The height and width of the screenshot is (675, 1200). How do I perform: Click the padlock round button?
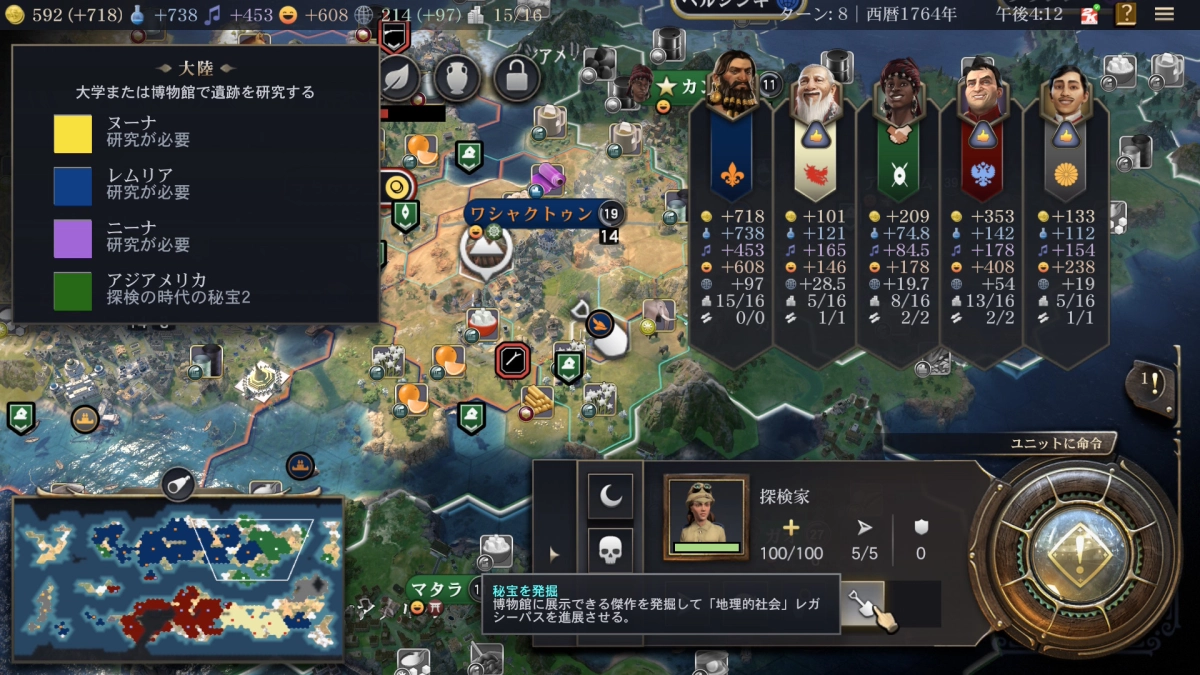pos(517,76)
